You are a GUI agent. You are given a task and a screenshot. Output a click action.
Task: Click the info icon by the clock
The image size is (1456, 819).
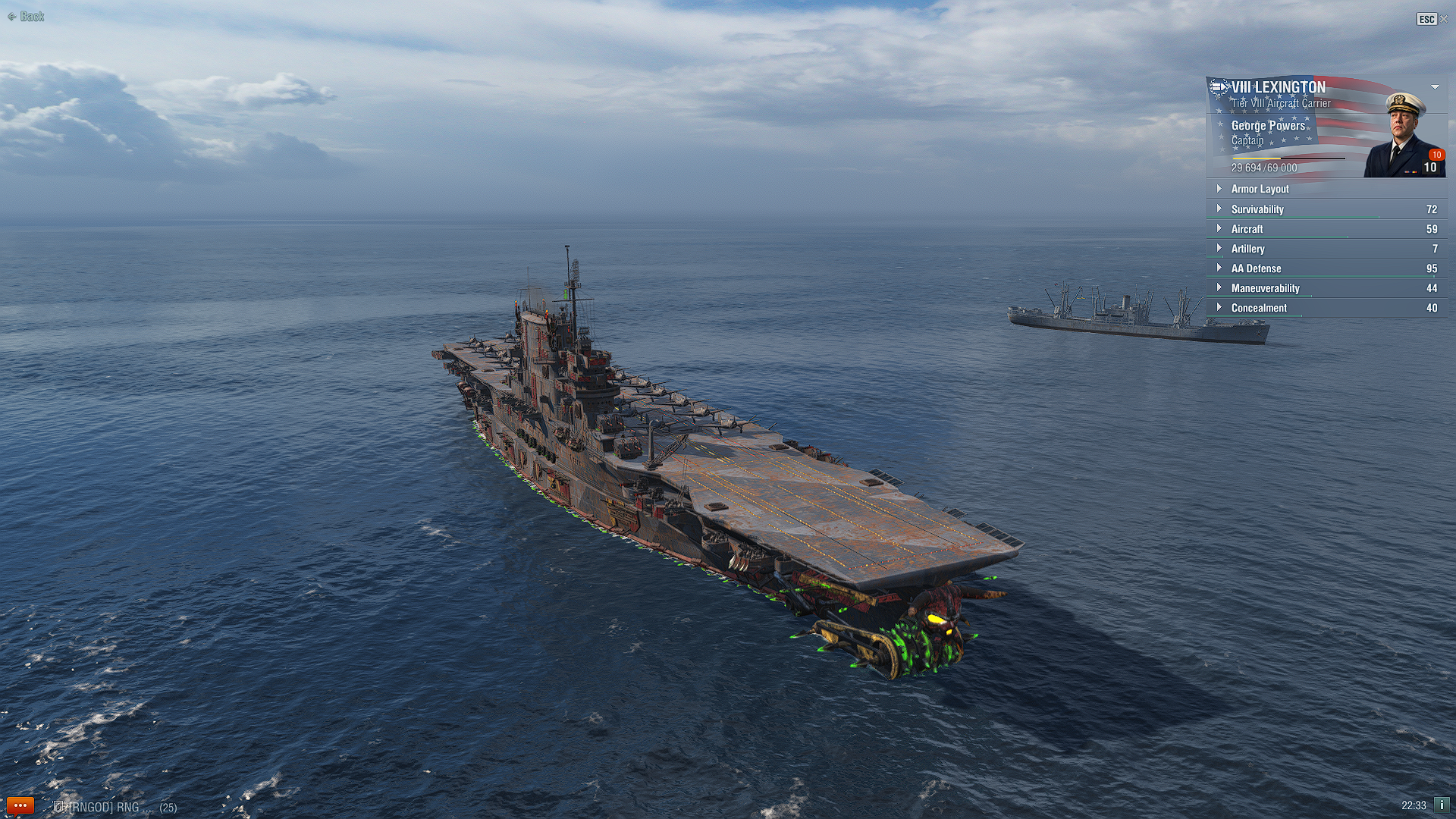click(1442, 805)
